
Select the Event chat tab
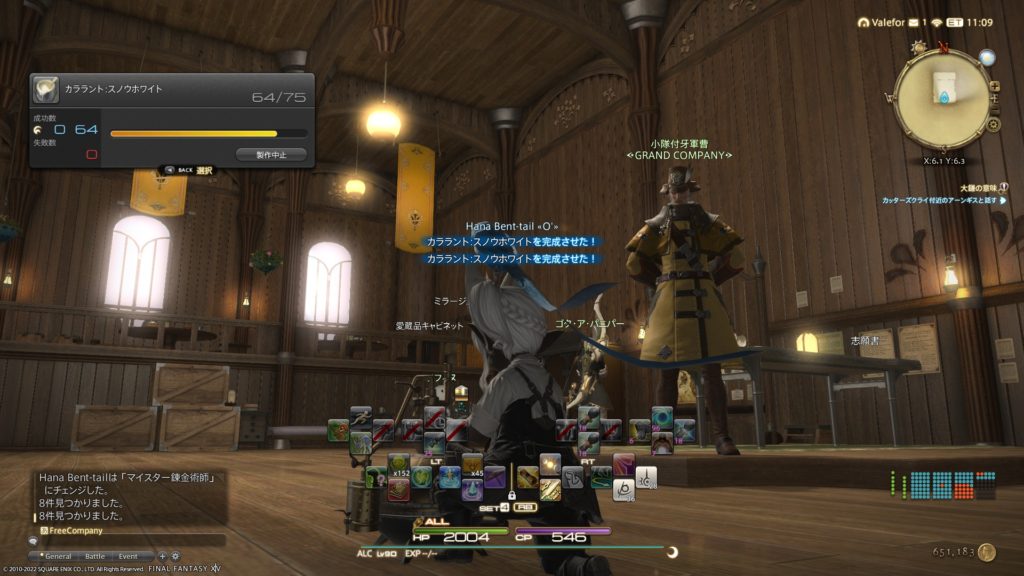click(128, 556)
